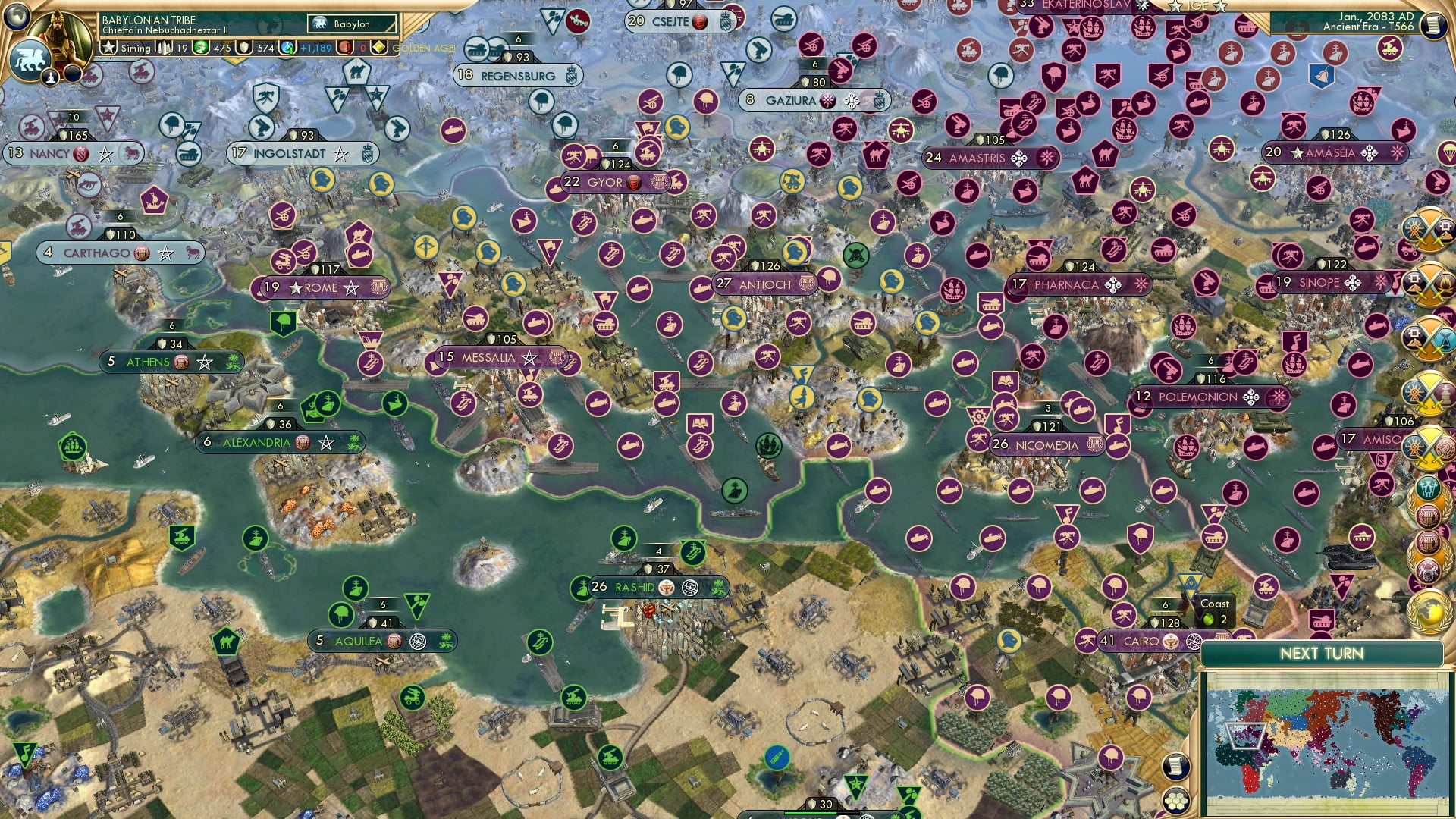Screen dimensions: 1456x819
Task: Select the culture shield icon showing 574
Action: [x=244, y=47]
